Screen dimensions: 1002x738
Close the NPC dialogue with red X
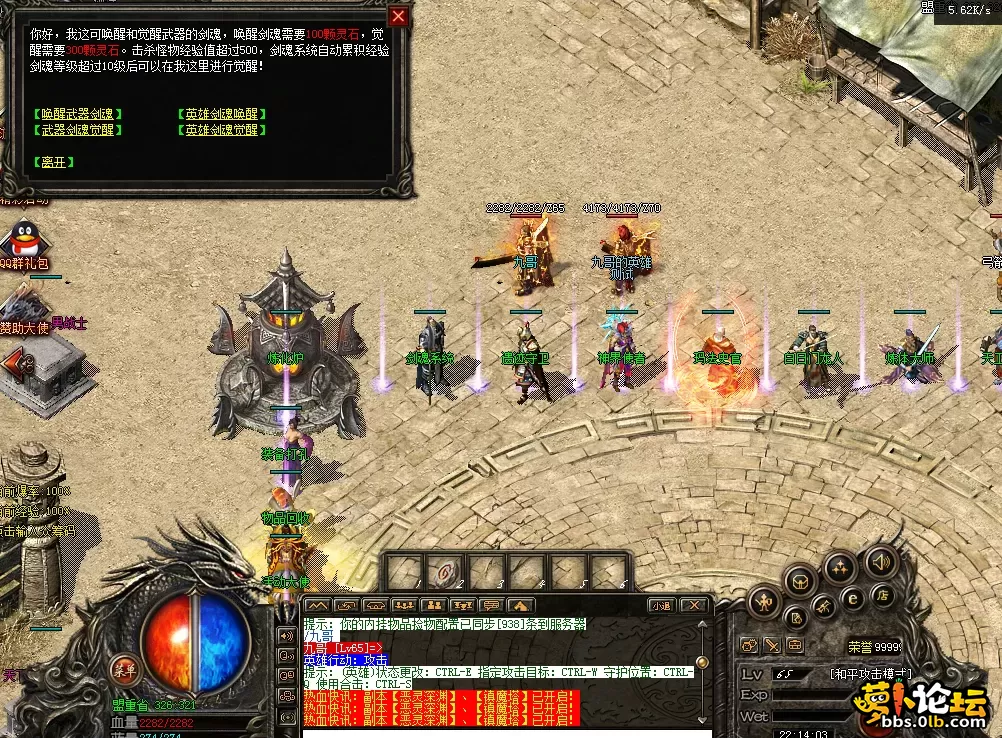[x=399, y=17]
